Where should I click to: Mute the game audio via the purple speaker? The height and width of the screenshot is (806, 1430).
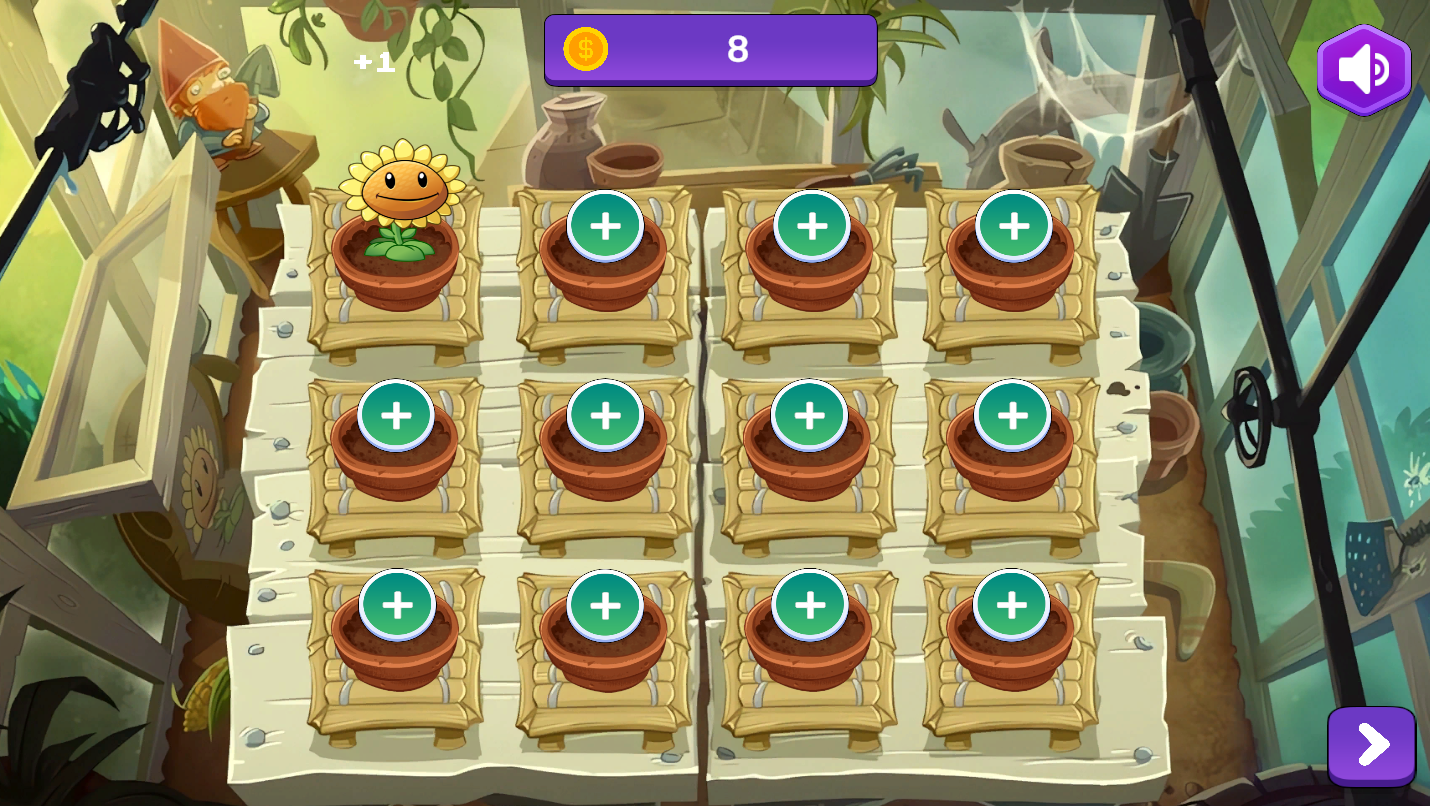point(1363,68)
